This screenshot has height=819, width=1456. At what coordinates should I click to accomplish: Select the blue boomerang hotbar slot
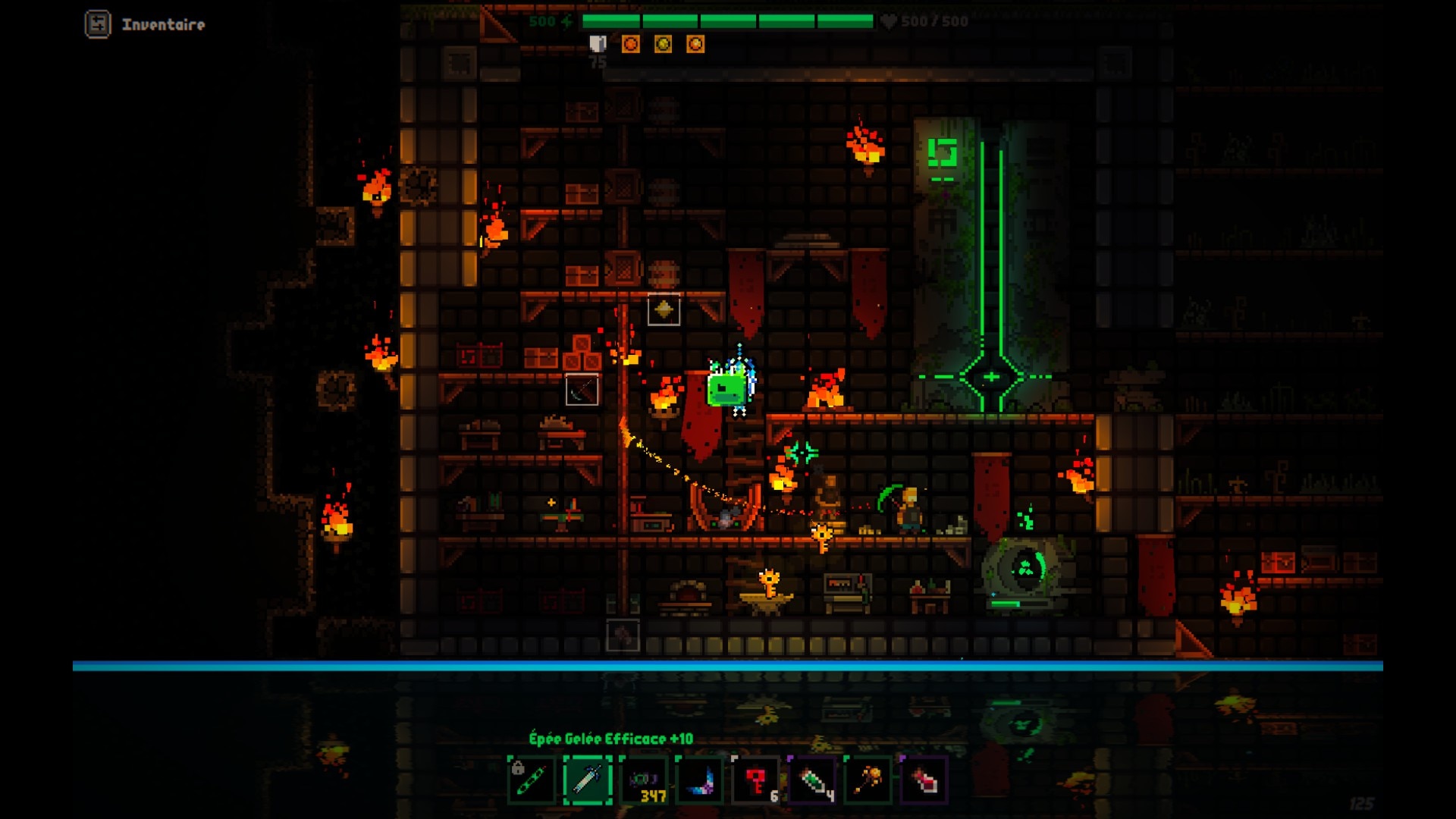(x=700, y=780)
